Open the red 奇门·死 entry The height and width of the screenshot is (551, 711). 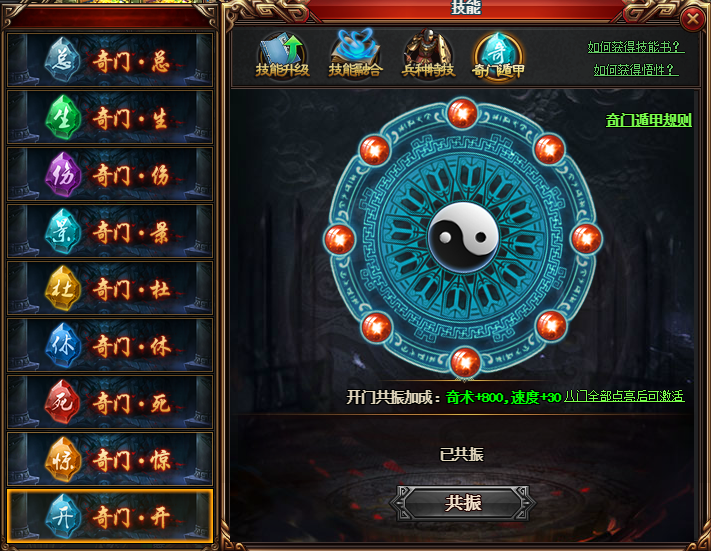pos(110,403)
